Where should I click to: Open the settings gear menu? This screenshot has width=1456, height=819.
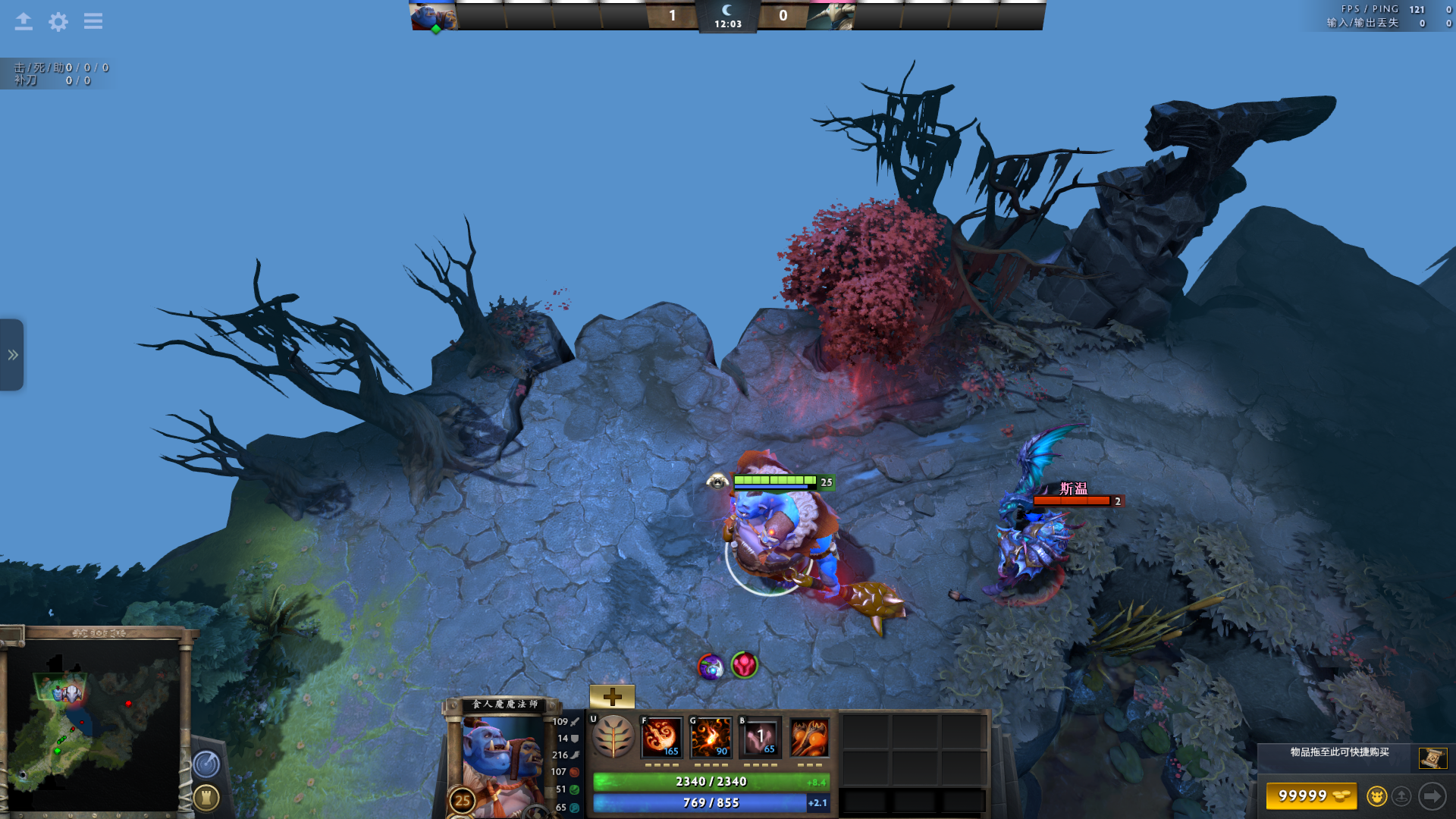pyautogui.click(x=58, y=21)
